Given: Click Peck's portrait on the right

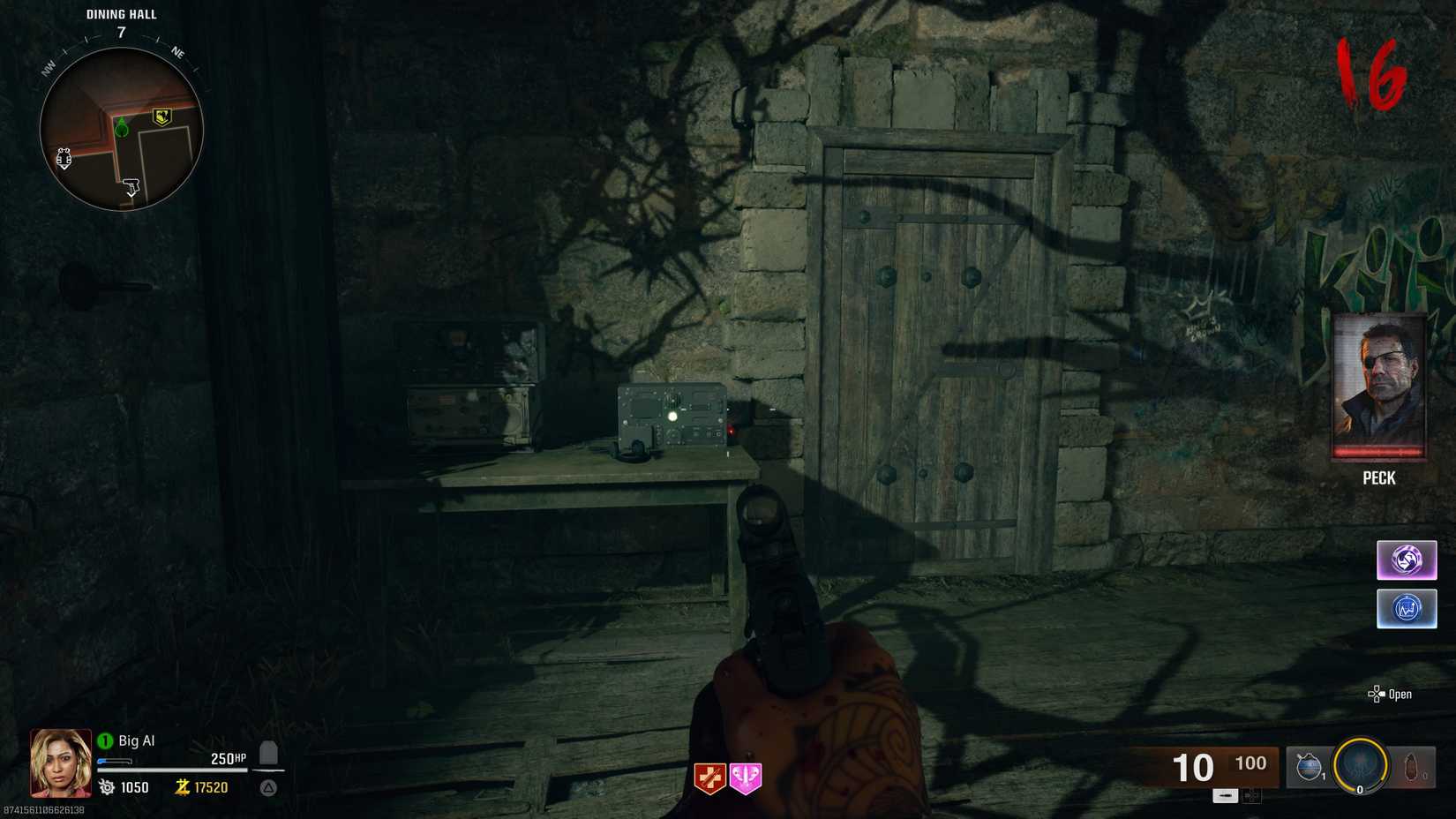Looking at the screenshot, I should point(1379,388).
